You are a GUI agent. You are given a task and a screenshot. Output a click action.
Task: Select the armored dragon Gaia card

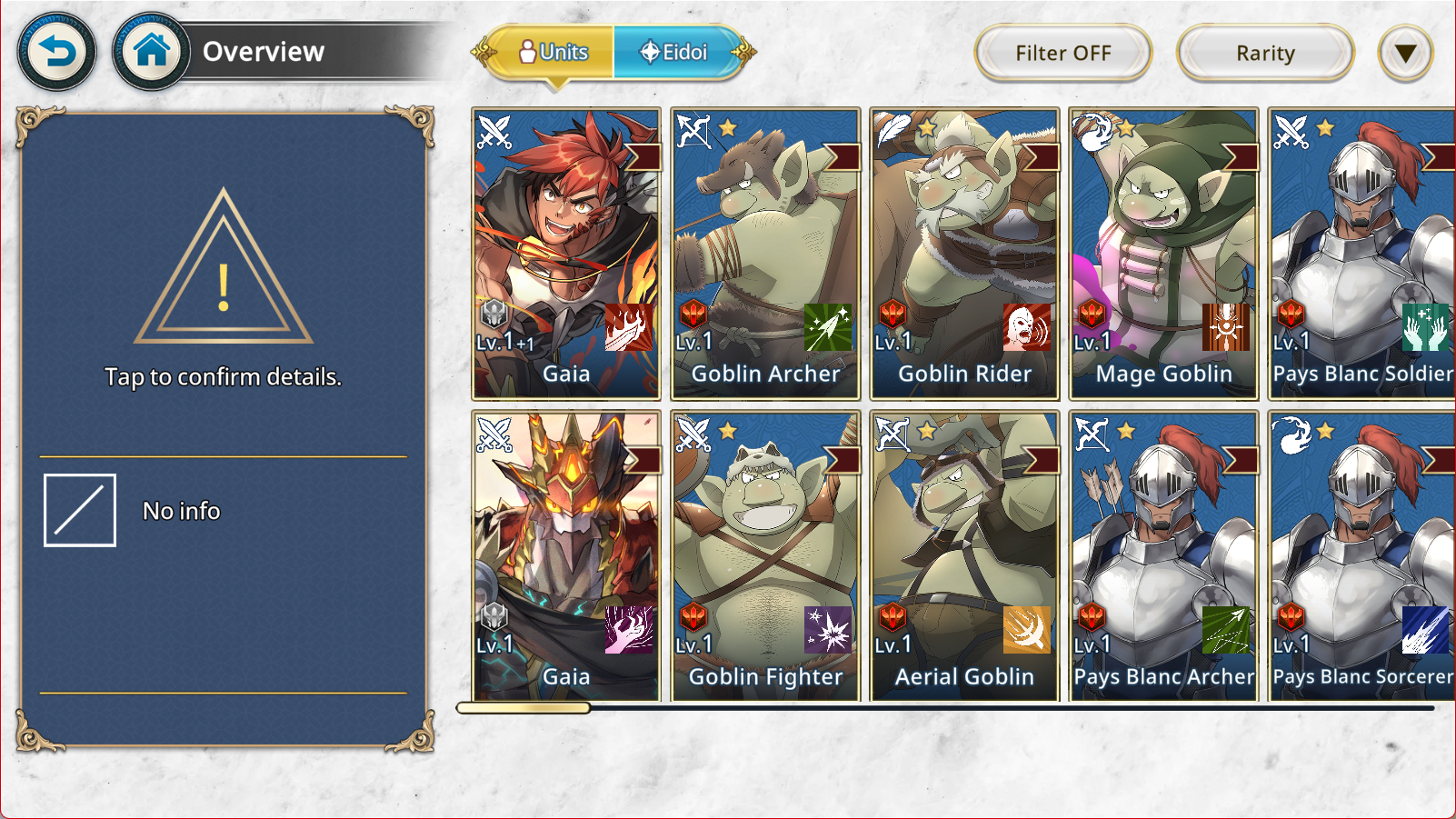click(x=566, y=556)
